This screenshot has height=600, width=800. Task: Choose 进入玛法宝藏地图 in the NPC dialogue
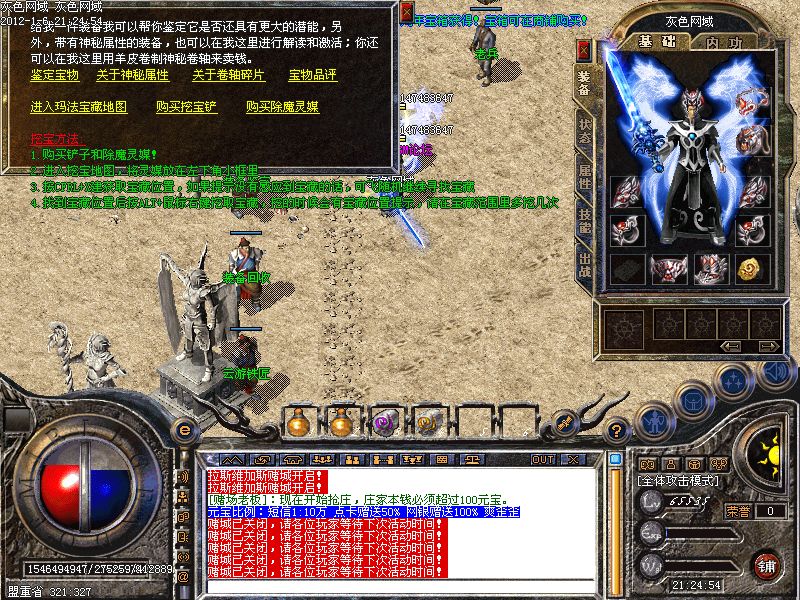(x=78, y=106)
